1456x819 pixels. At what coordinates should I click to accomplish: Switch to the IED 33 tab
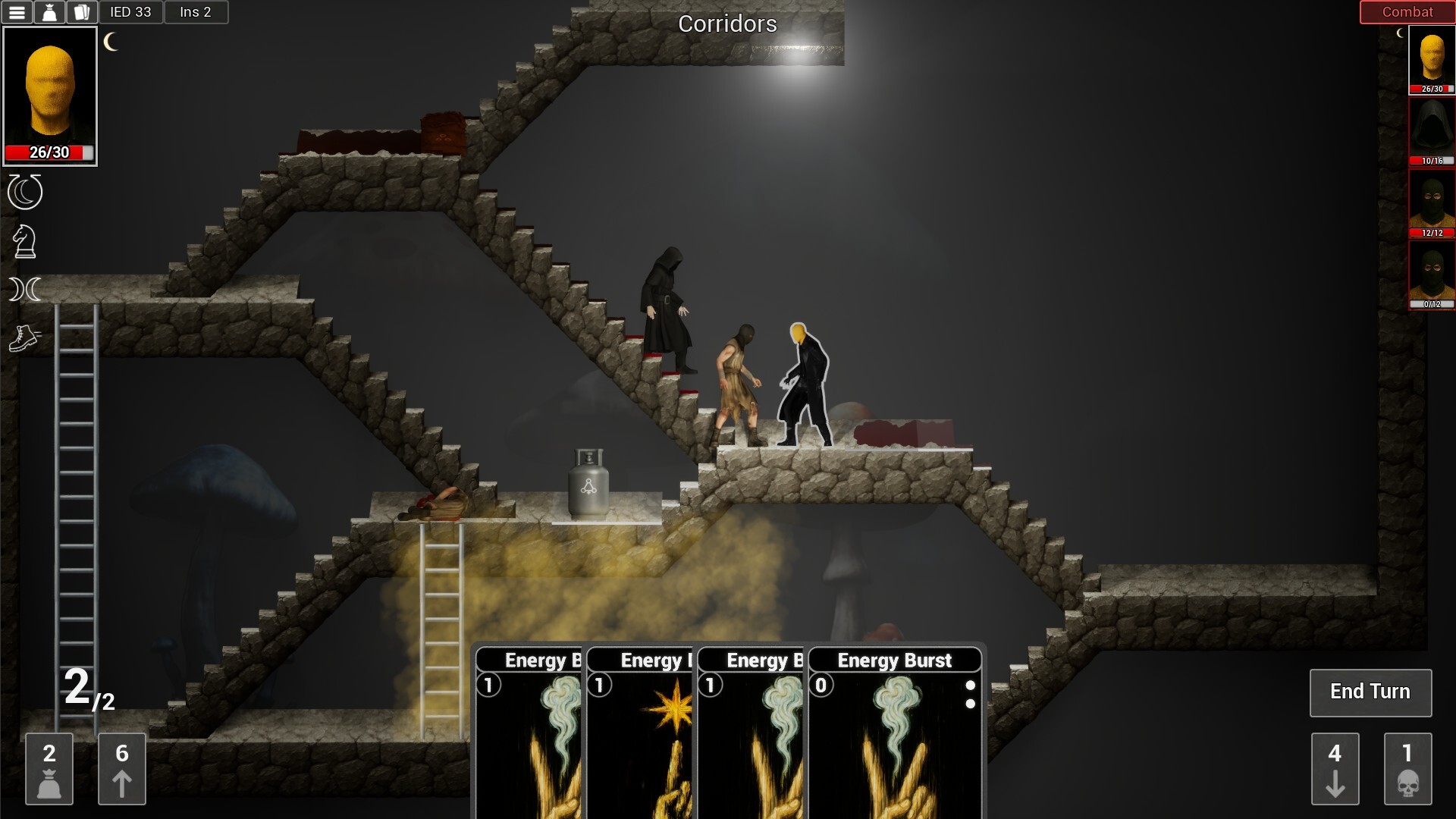(130, 11)
